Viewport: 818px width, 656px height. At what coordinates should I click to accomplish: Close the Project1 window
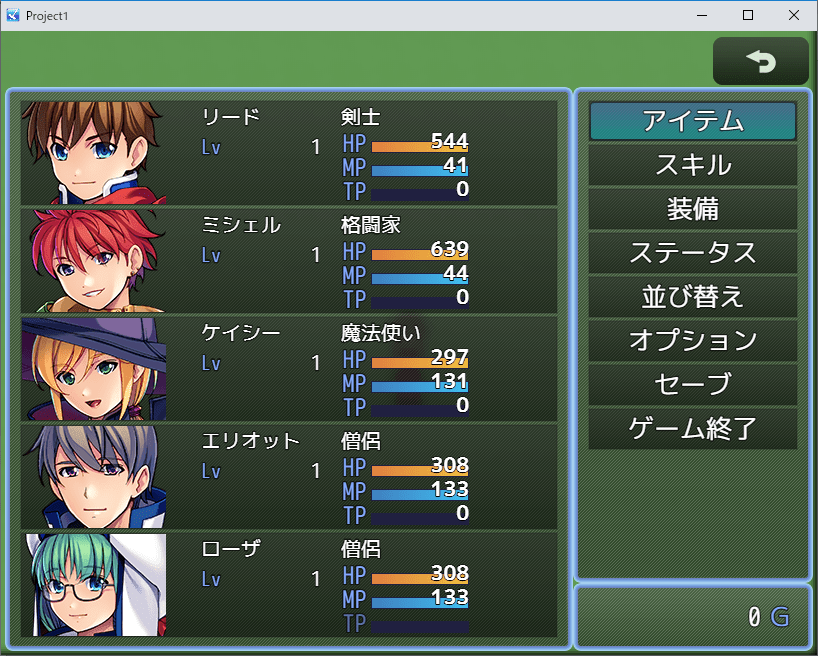click(x=794, y=16)
